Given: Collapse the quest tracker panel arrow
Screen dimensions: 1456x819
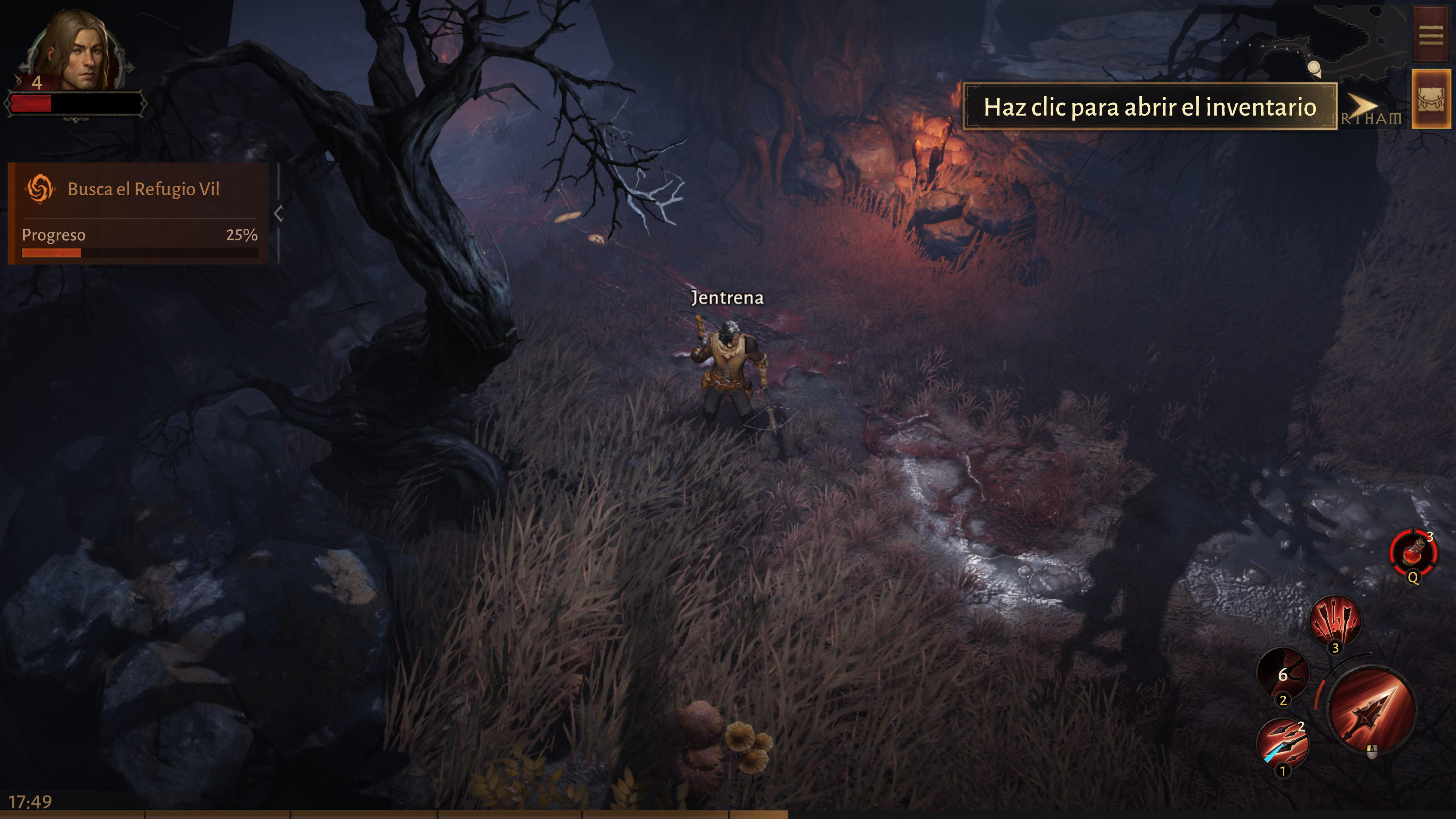Looking at the screenshot, I should click(x=278, y=213).
